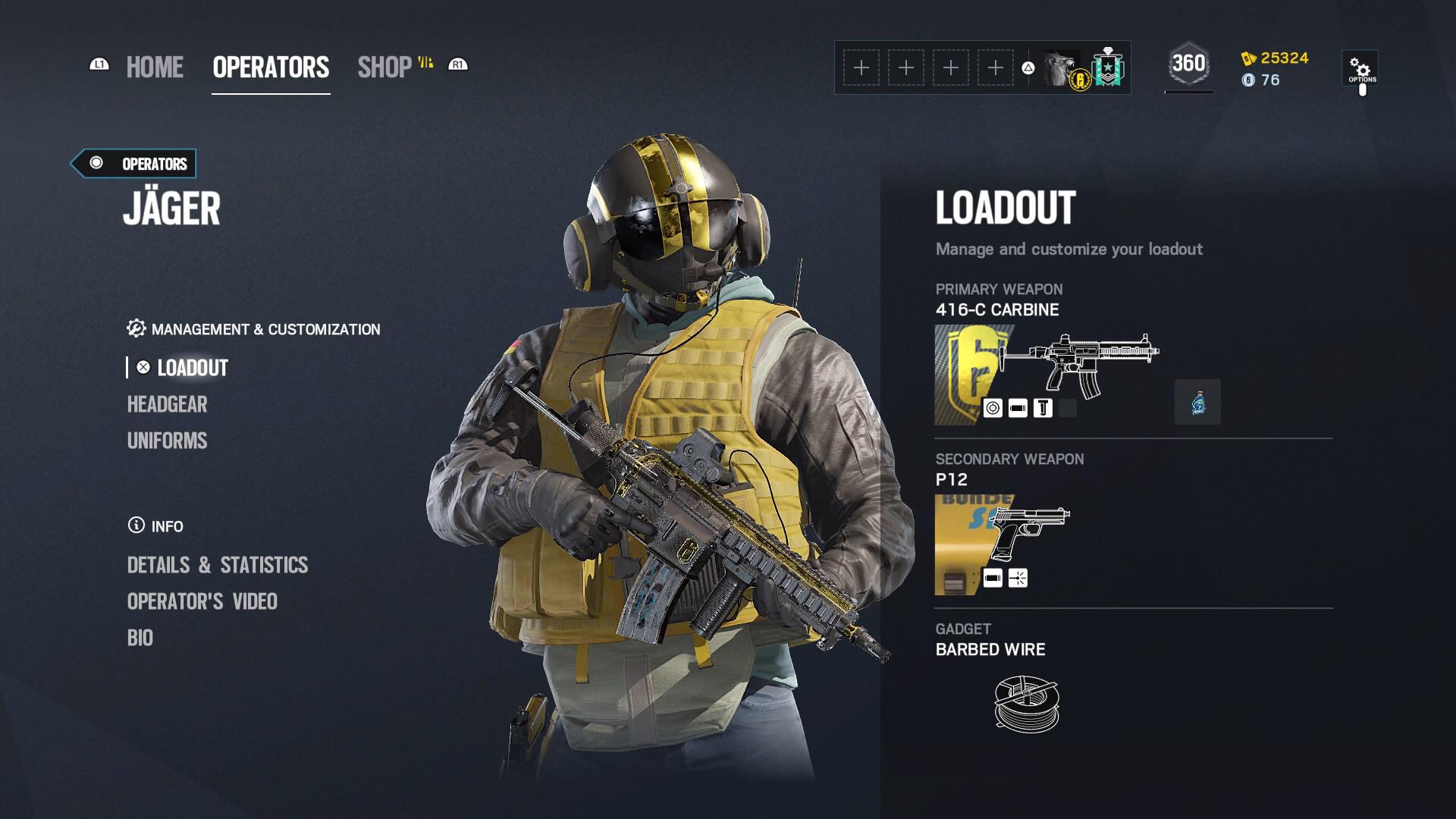
Task: Open Options via the gear icon
Action: (x=1360, y=66)
